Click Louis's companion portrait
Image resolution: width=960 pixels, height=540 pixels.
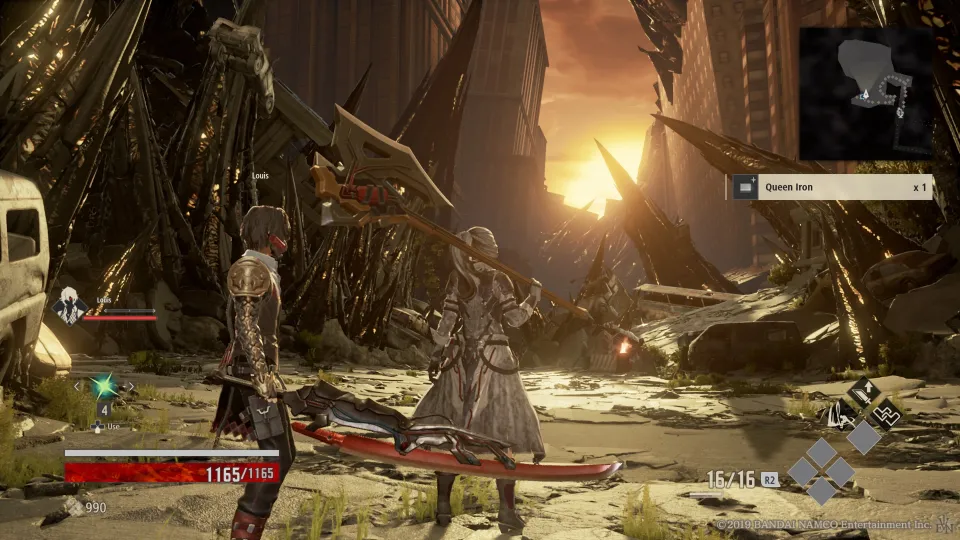[69, 306]
